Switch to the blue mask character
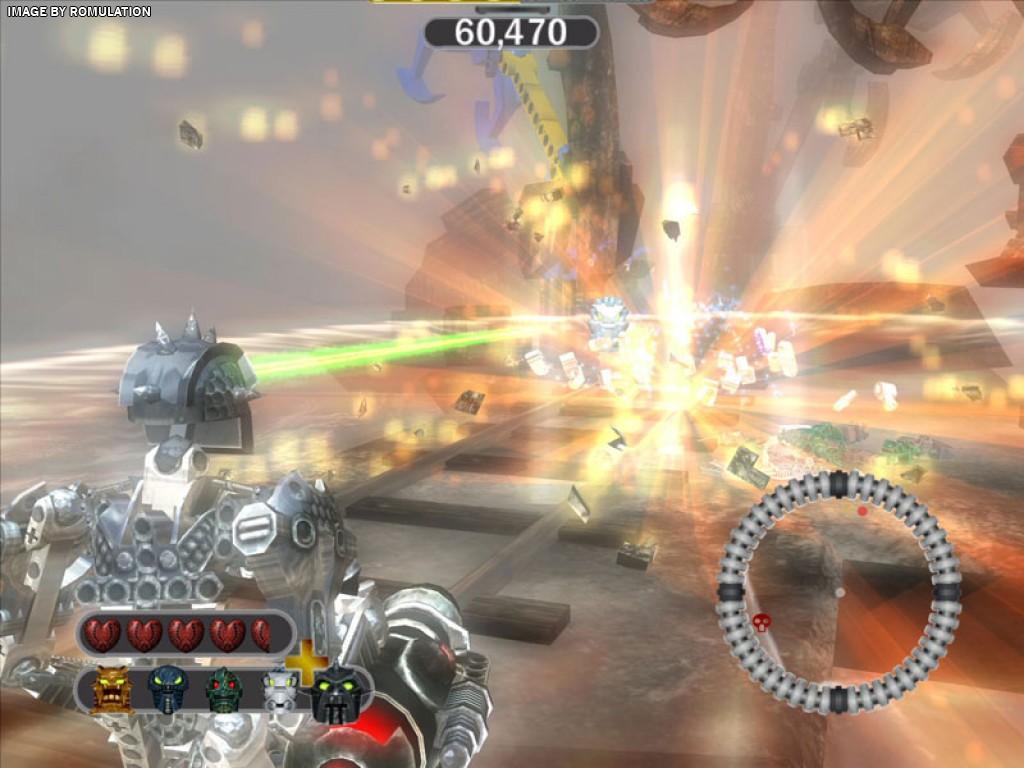Viewport: 1024px width, 768px height. click(x=168, y=688)
